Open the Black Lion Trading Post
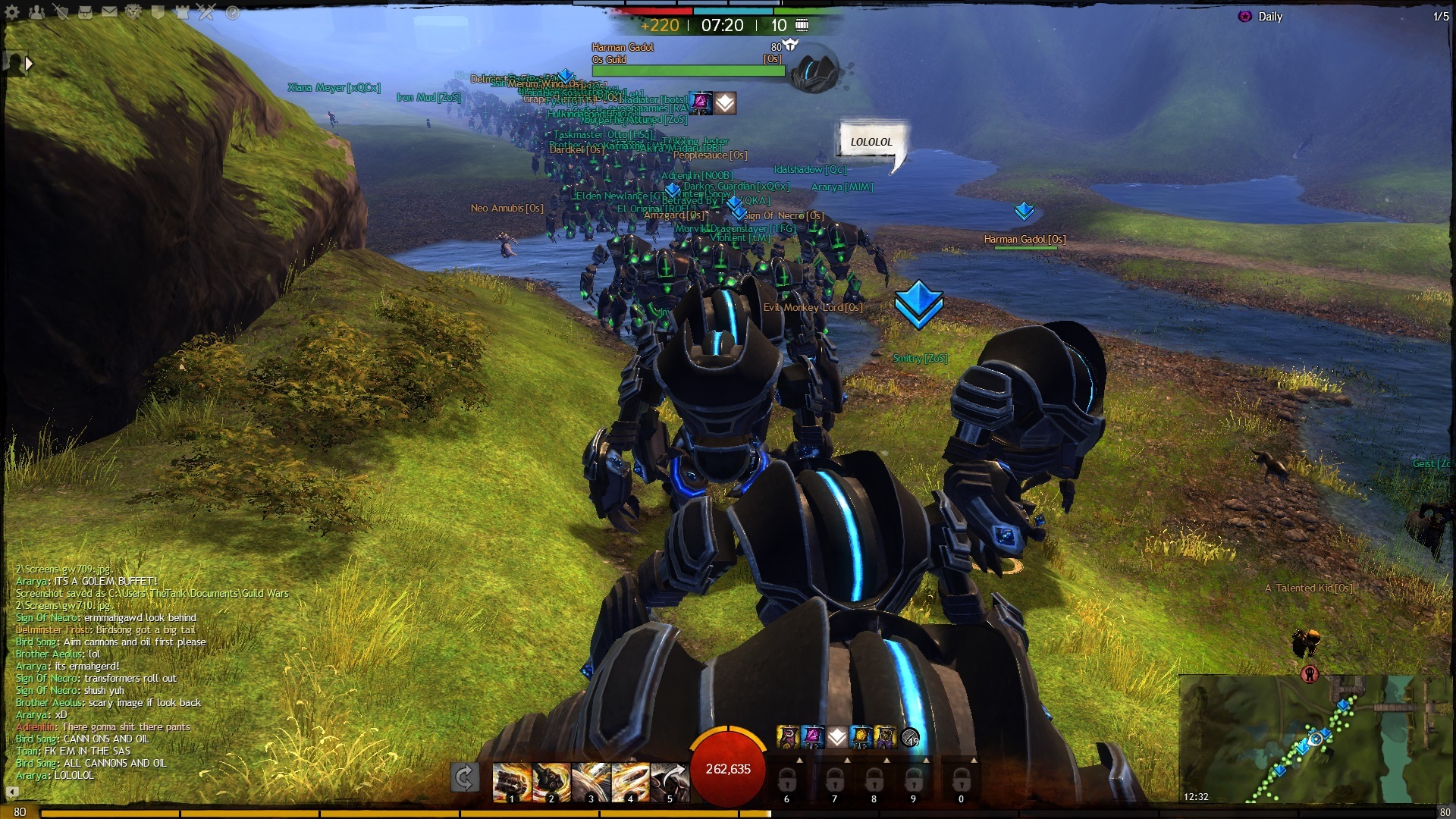This screenshot has height=819, width=1456. 133,12
